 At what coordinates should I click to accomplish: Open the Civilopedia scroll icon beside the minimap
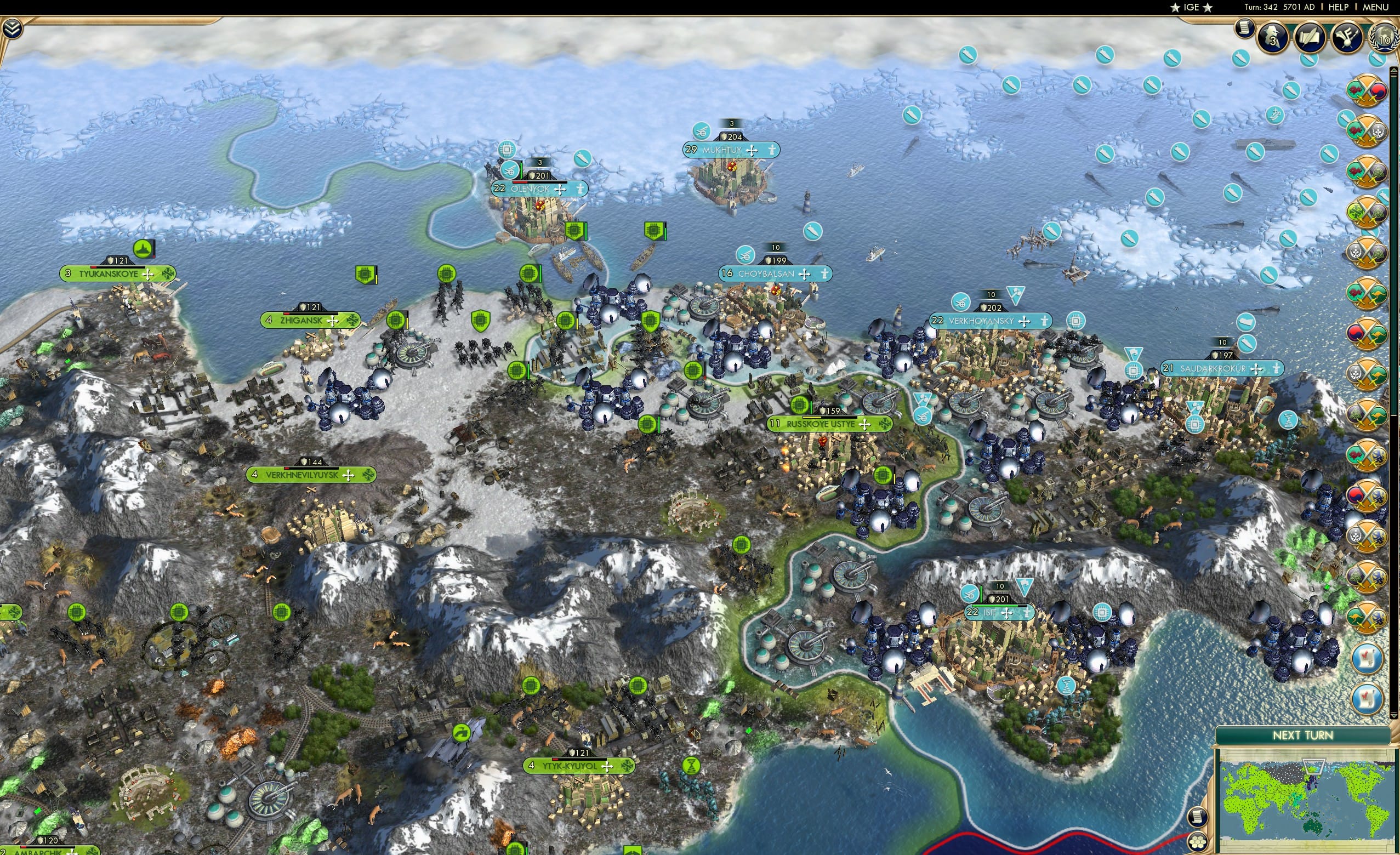(x=1198, y=818)
